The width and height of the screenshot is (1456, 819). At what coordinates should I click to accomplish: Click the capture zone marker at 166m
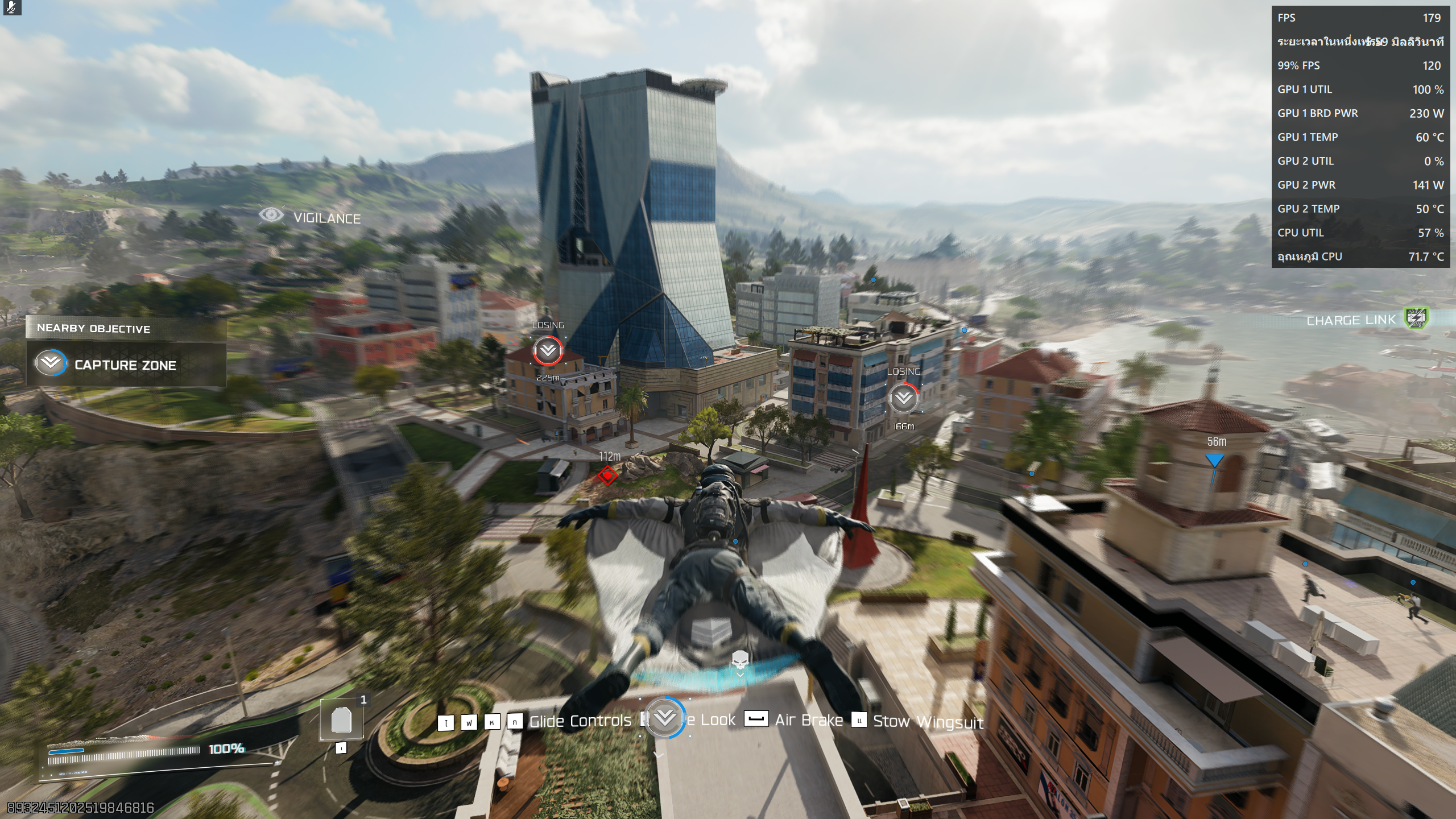pyautogui.click(x=903, y=398)
